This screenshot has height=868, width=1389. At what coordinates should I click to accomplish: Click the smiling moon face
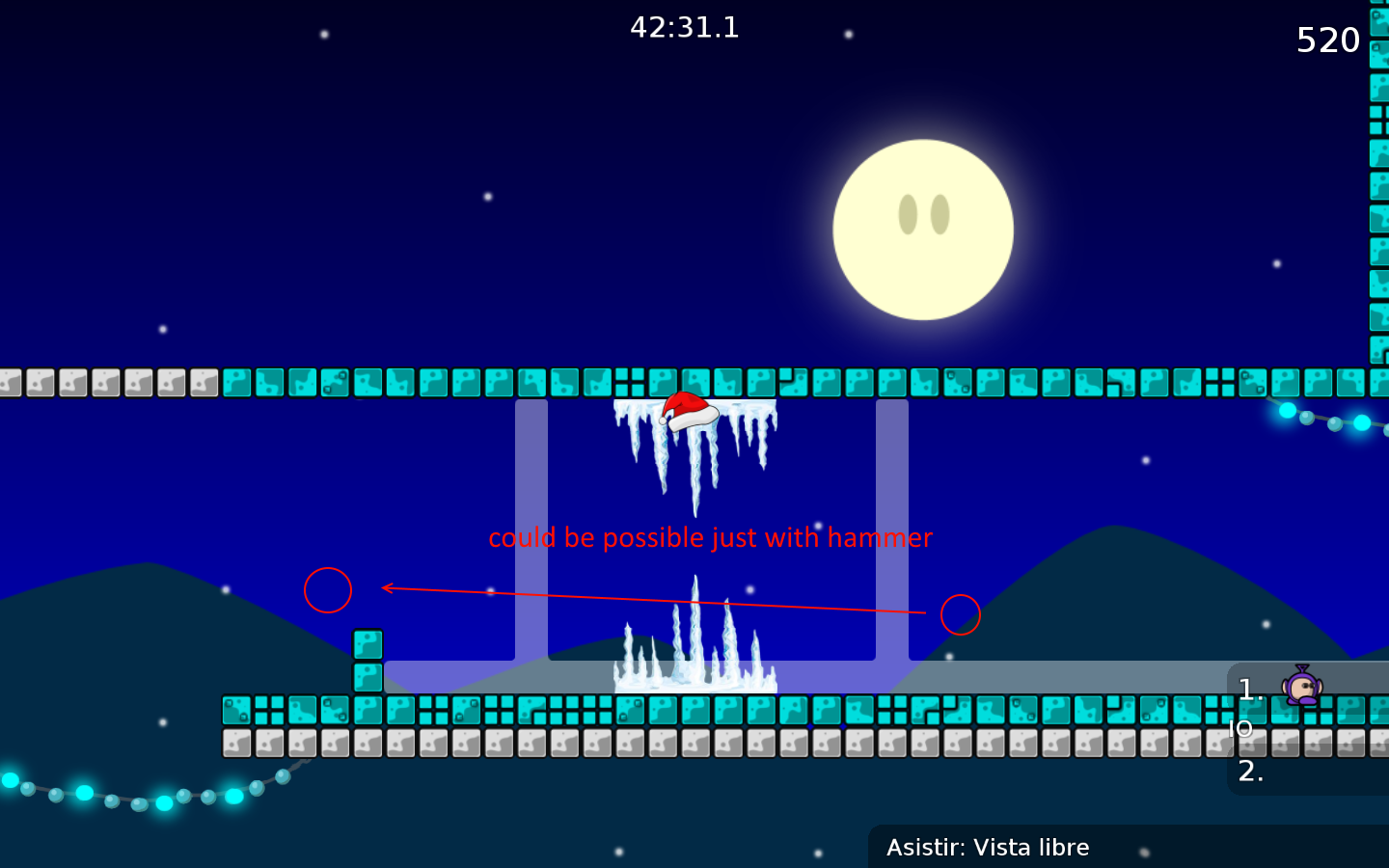[x=924, y=229]
